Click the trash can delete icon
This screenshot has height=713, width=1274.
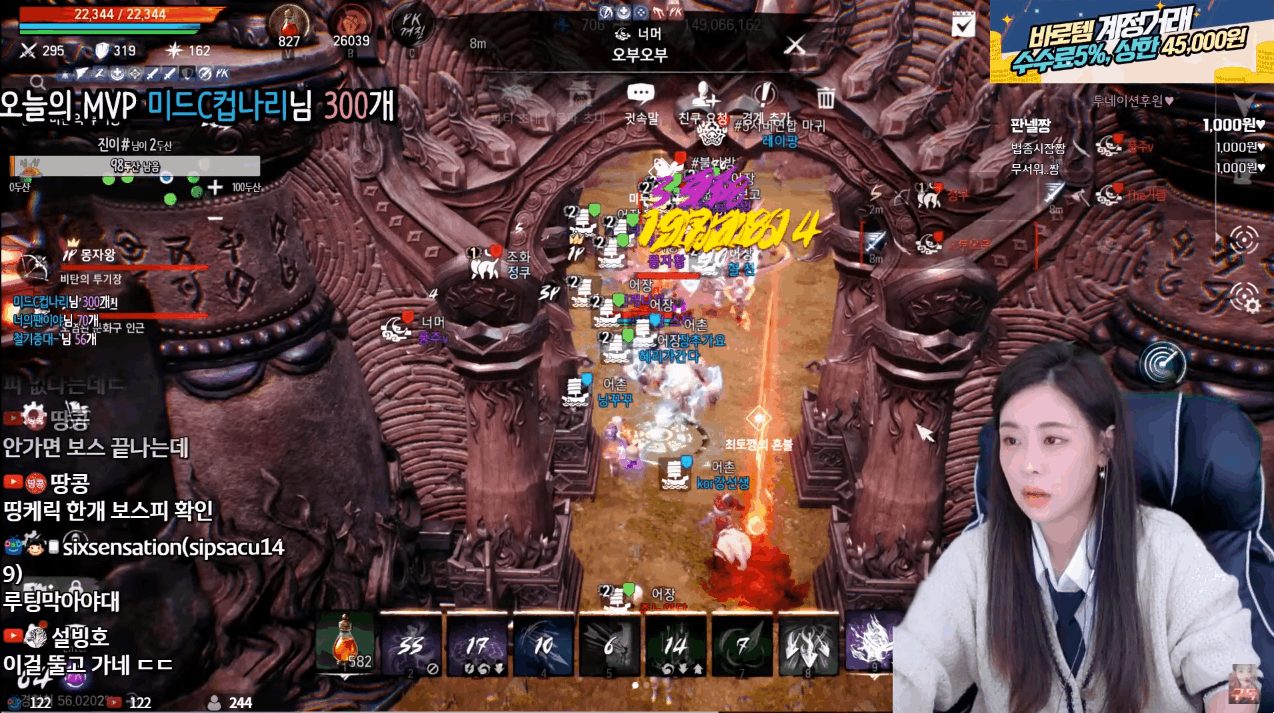[826, 98]
